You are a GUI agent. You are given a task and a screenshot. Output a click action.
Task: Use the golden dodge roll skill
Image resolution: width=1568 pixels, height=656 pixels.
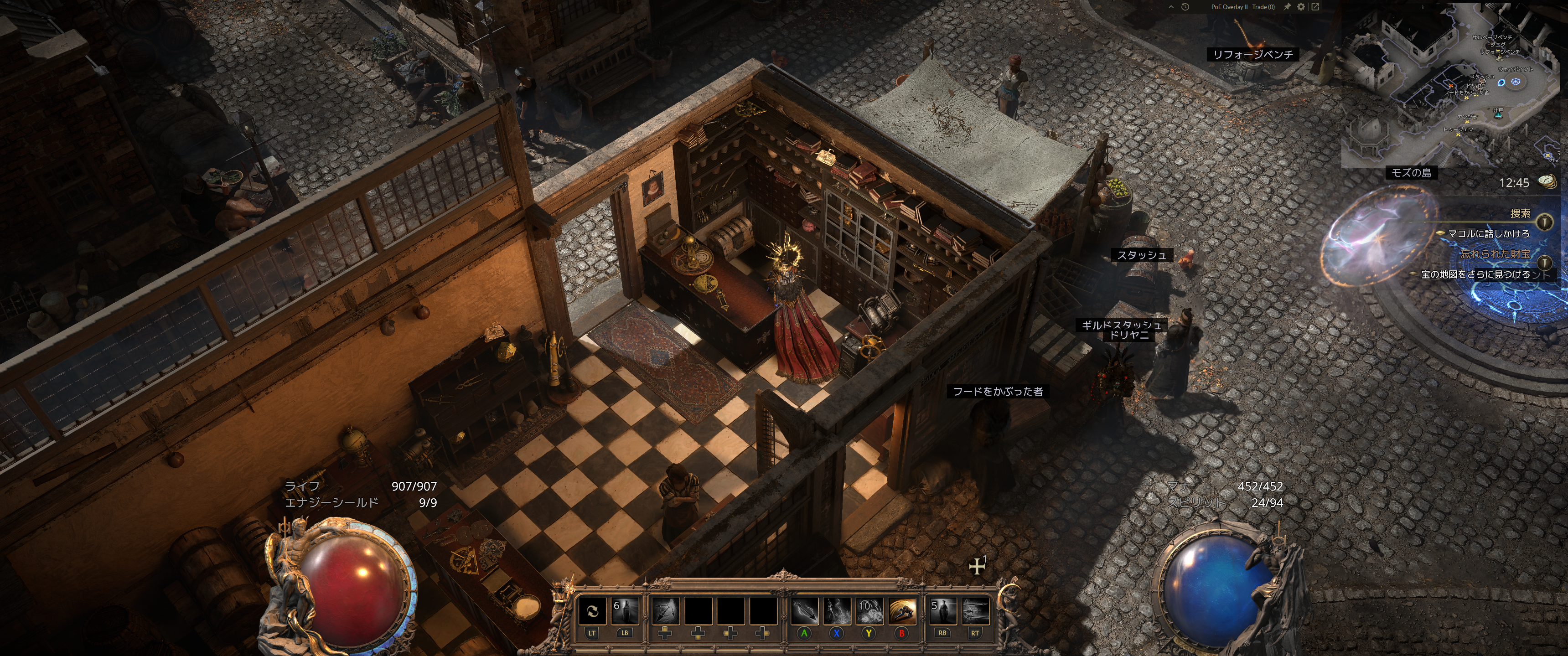[902, 611]
